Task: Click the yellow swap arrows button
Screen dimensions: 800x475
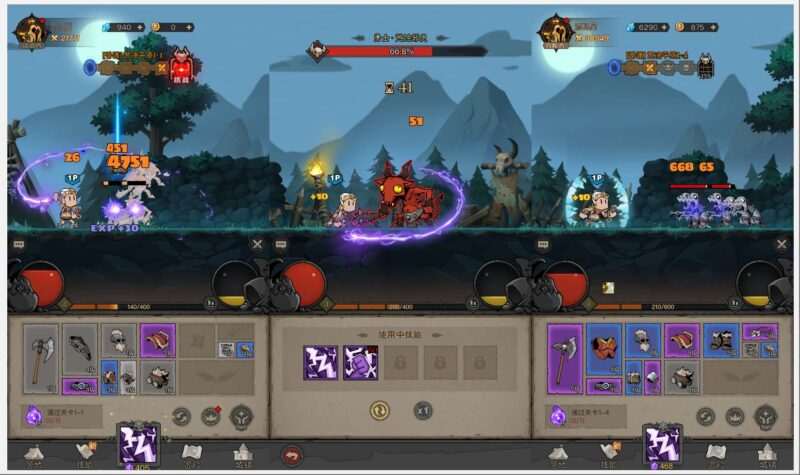Action: coord(380,410)
